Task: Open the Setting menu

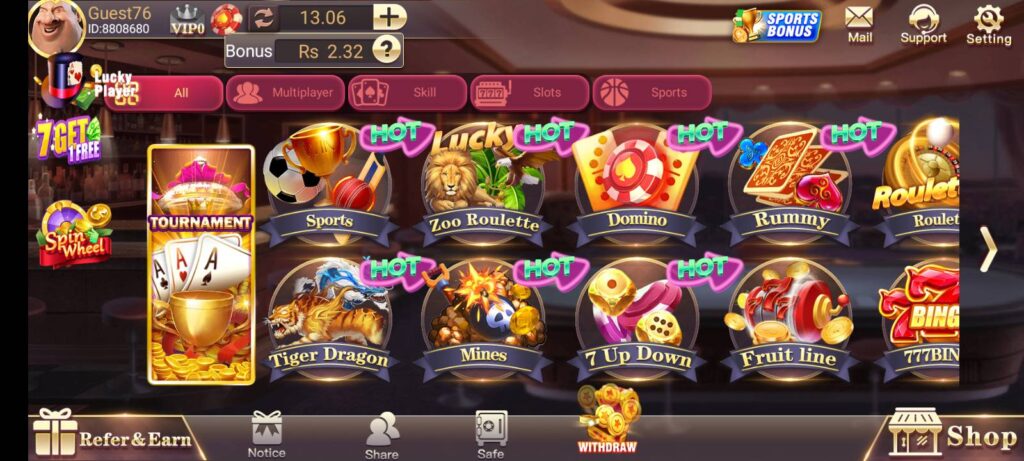Action: [988, 24]
